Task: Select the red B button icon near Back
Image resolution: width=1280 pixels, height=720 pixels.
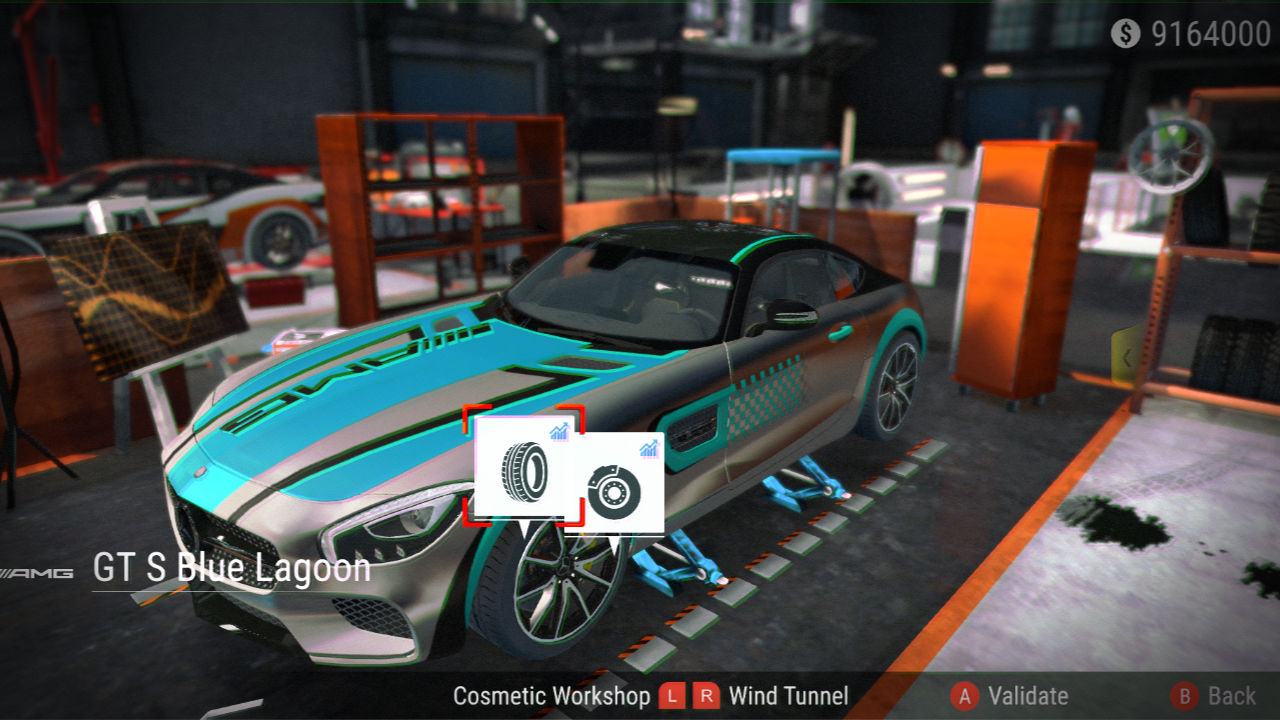Action: click(x=1184, y=695)
